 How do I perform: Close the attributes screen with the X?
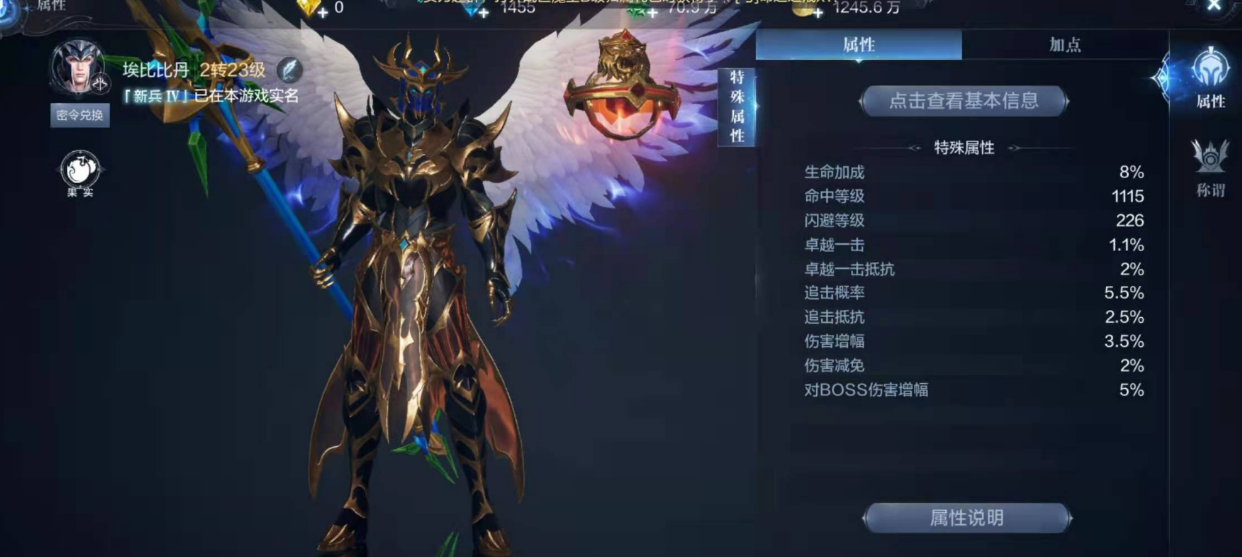coord(1214,6)
